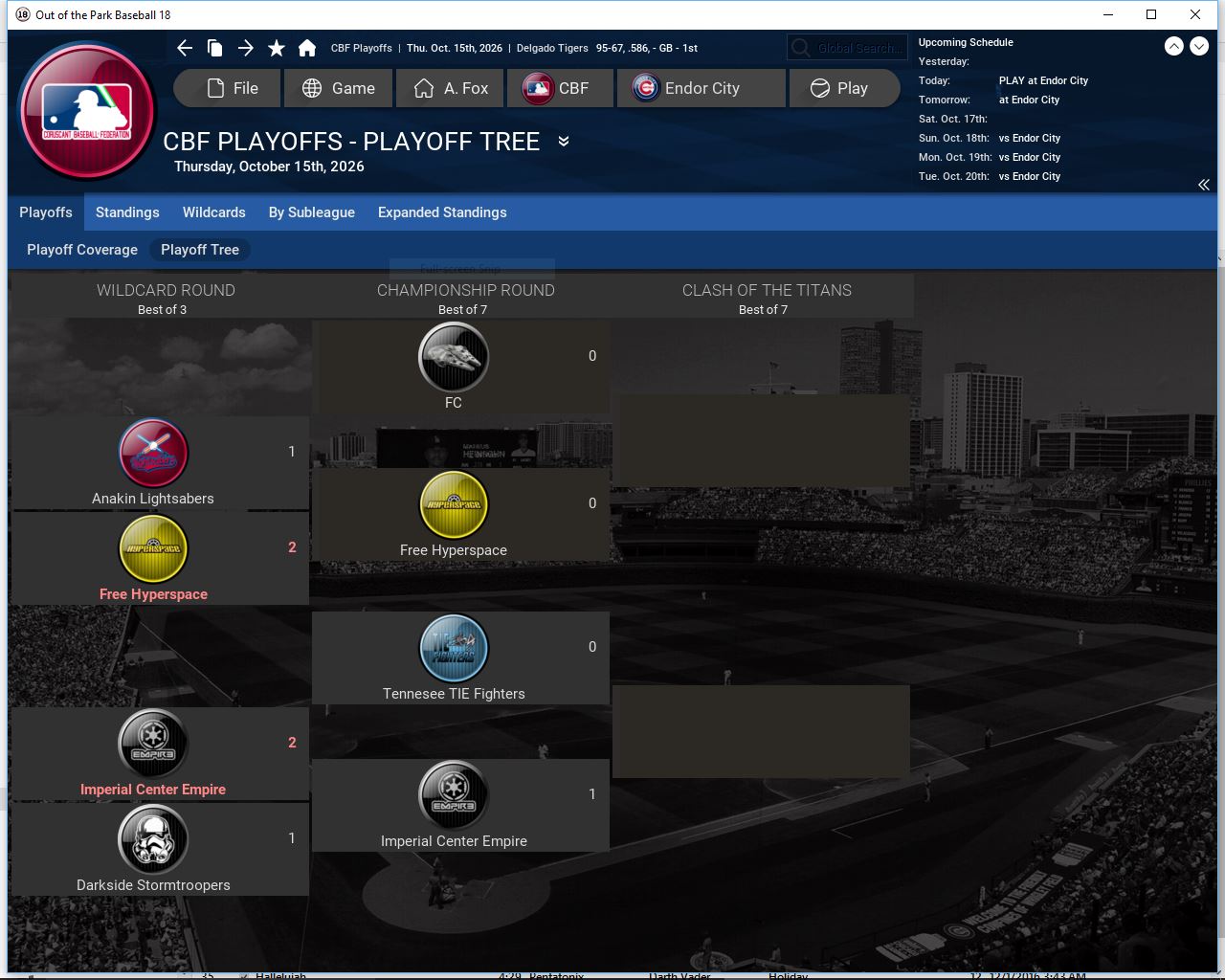Show the Expanded Standings tab
Viewport: 1225px width, 980px height.
click(442, 212)
